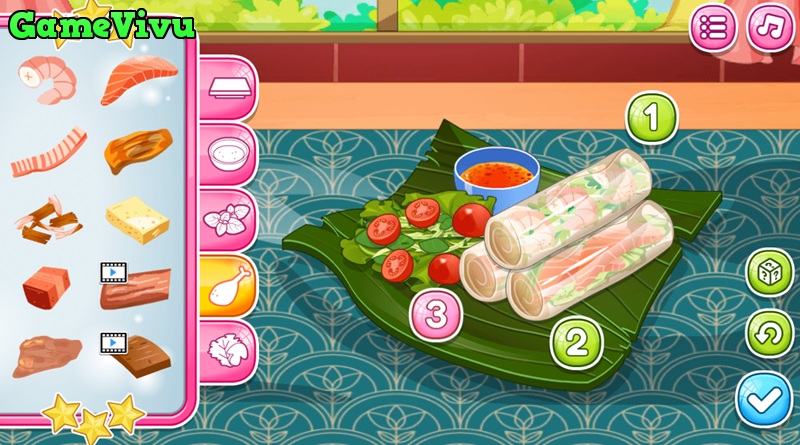
Task: Click the green number 1 marker
Action: pos(651,119)
